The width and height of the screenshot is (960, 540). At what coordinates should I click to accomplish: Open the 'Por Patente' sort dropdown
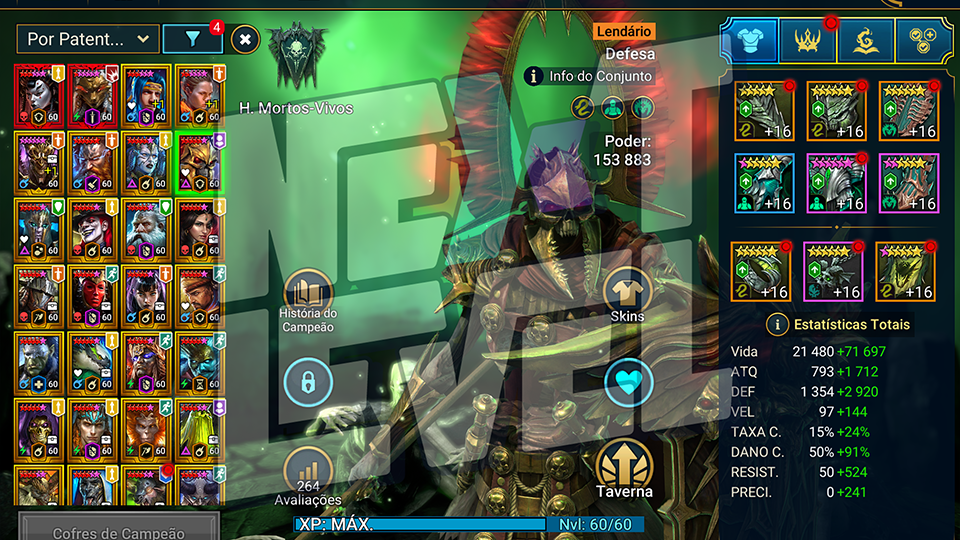88,39
